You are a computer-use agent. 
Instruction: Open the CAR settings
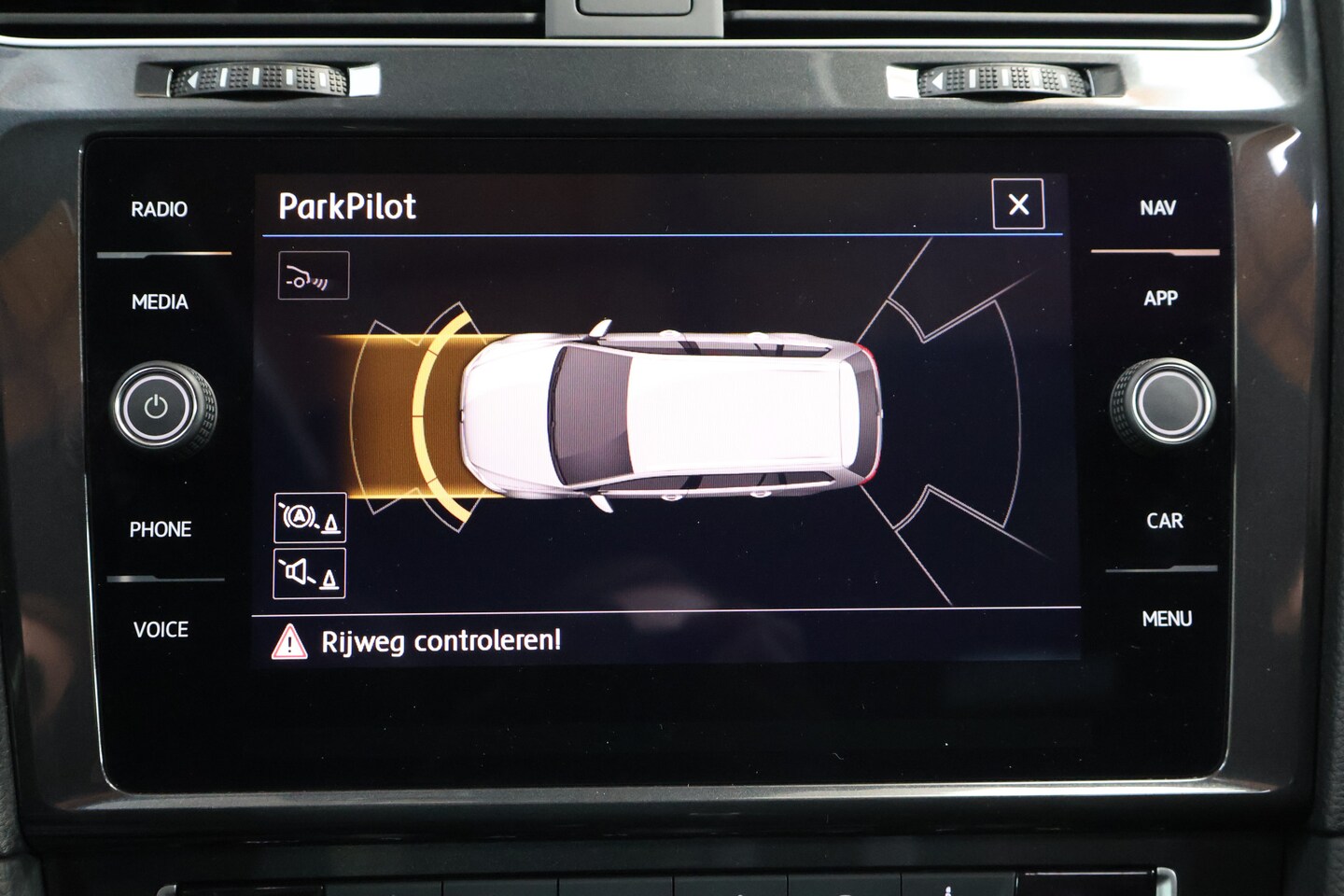tap(1164, 521)
